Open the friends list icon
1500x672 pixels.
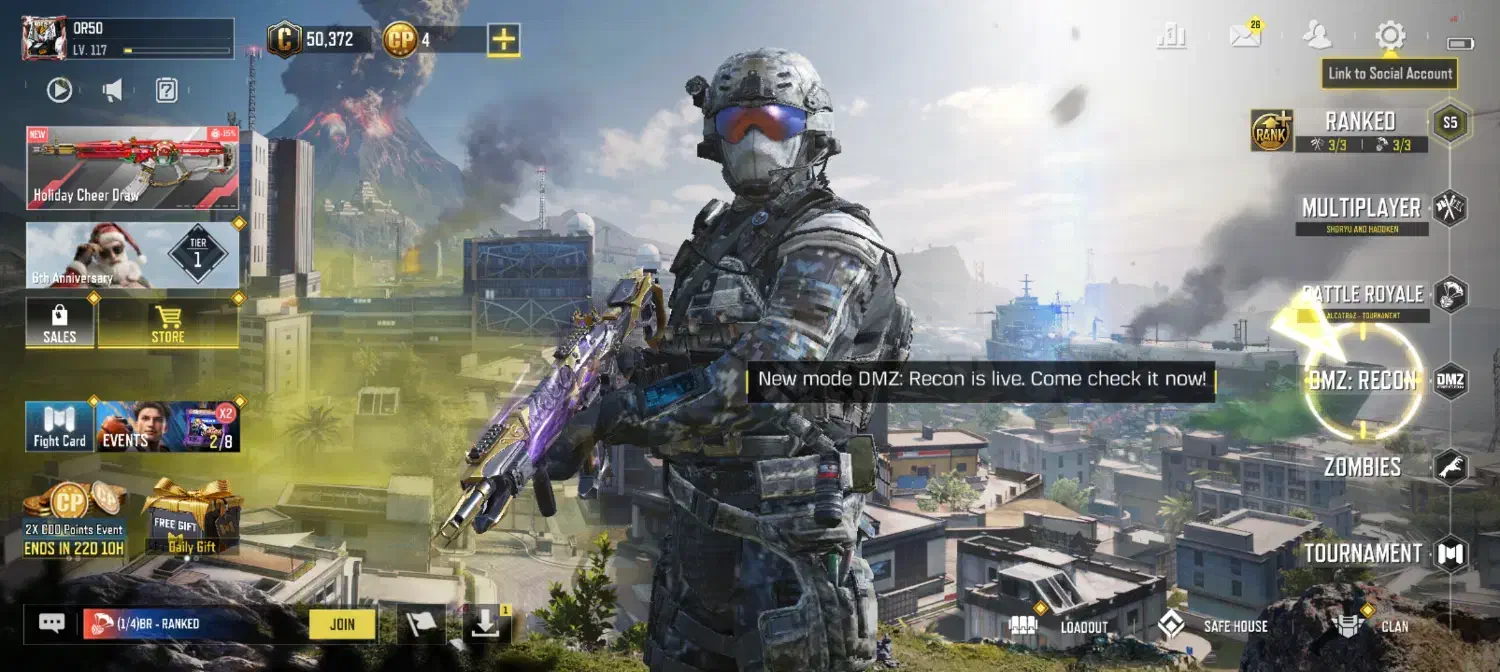(1317, 36)
